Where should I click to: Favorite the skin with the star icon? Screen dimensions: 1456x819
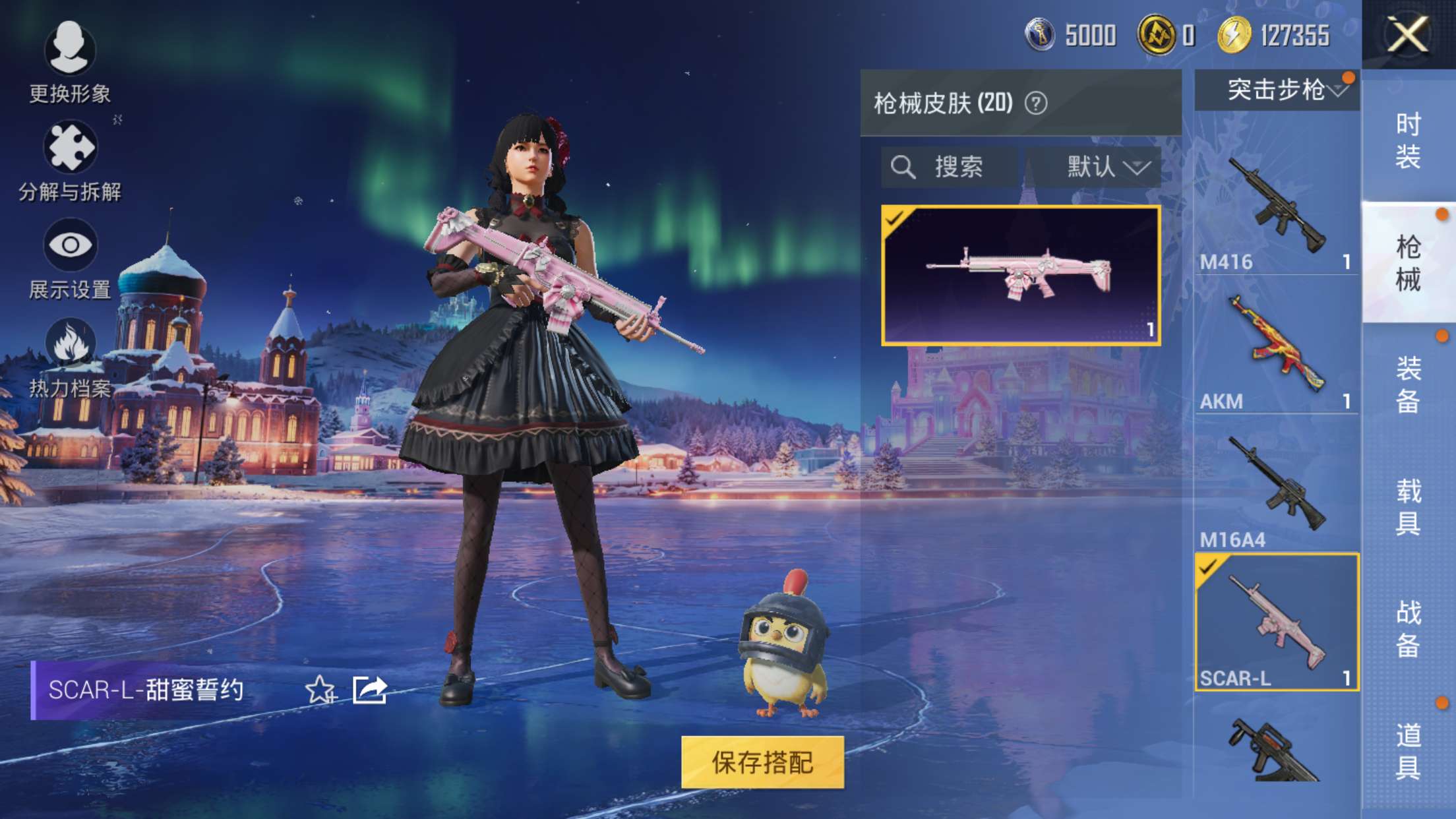(x=320, y=690)
